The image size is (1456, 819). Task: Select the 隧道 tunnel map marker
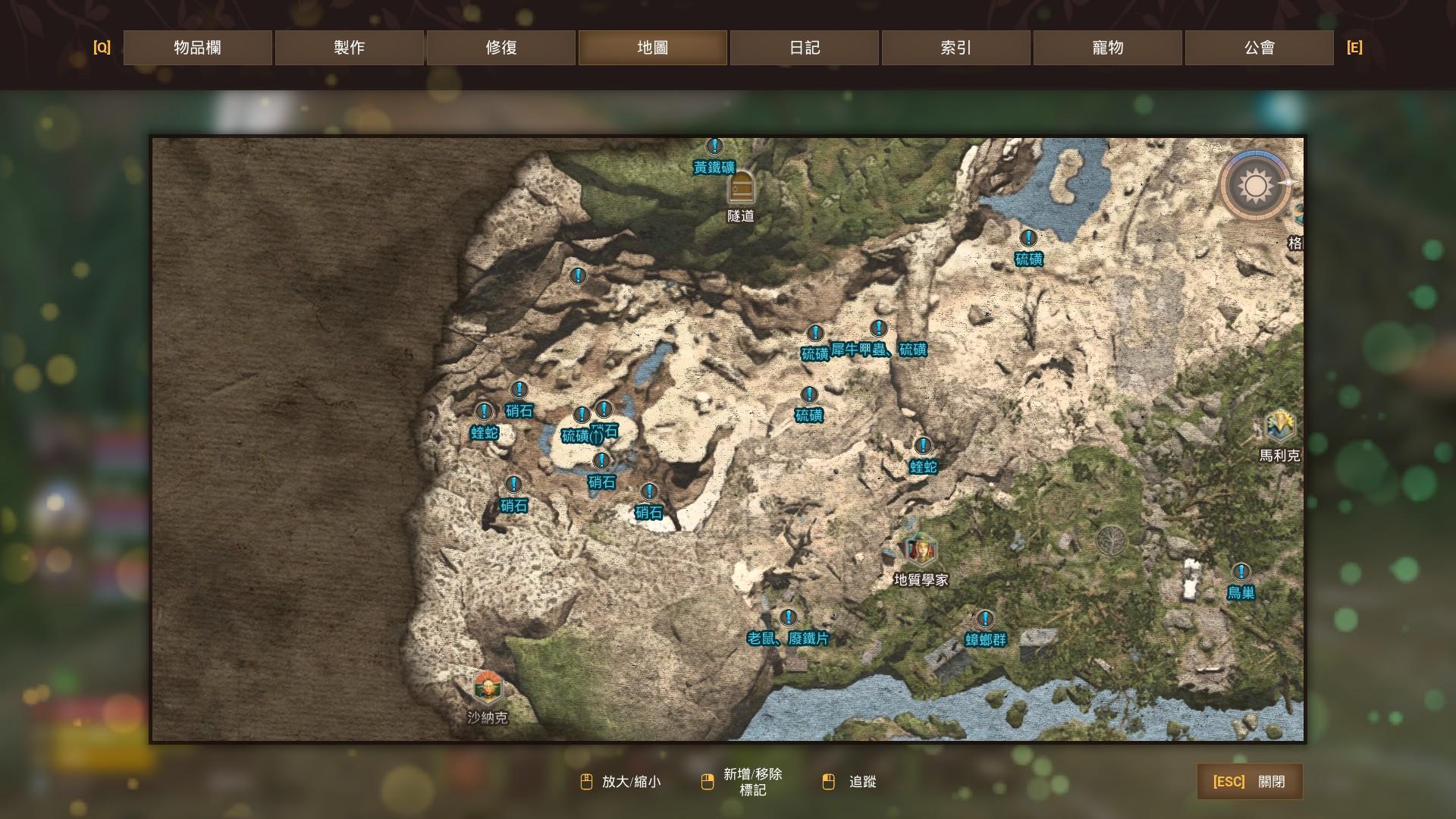741,187
